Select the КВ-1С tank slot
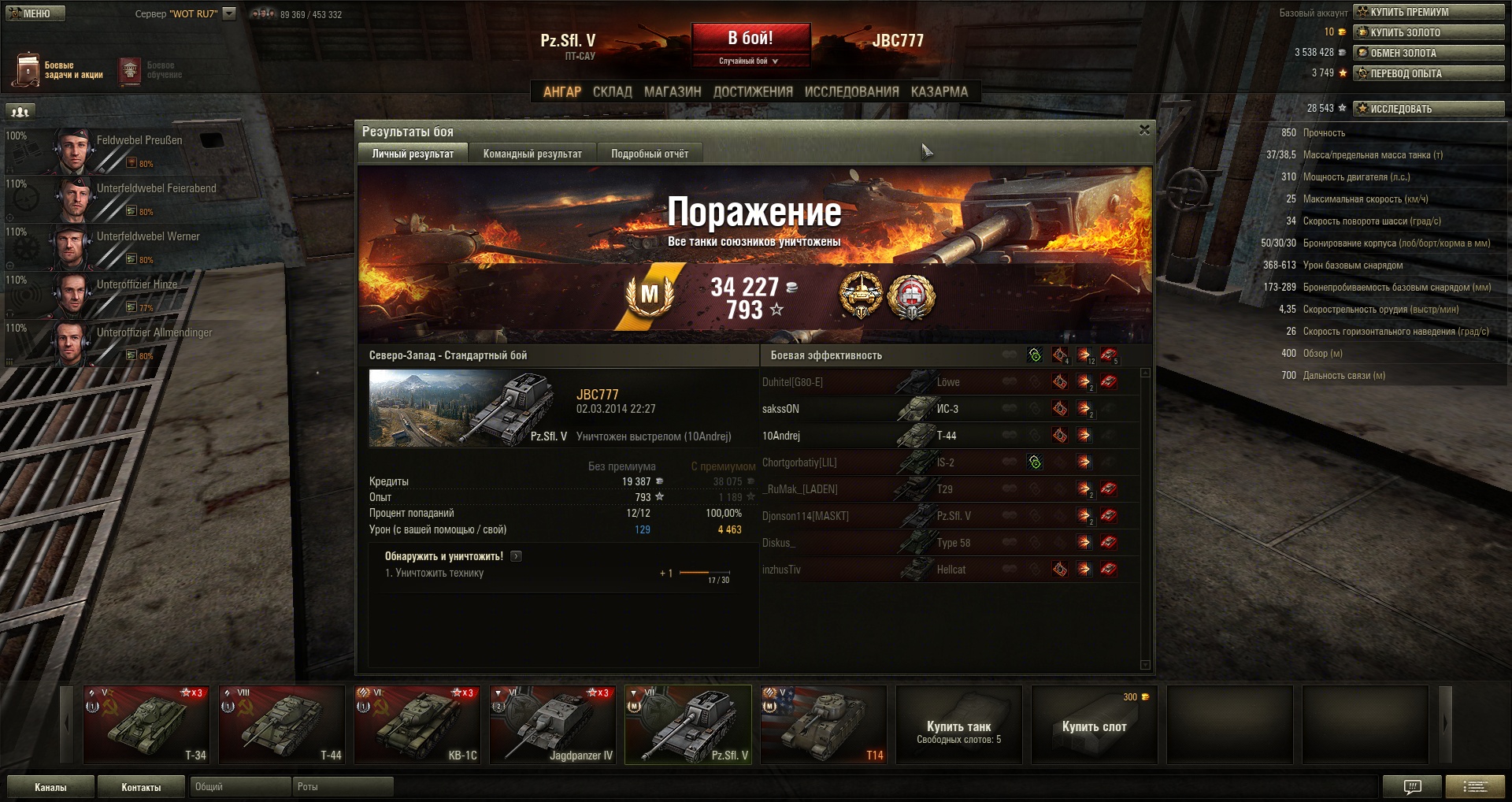This screenshot has height=802, width=1512. (x=417, y=724)
